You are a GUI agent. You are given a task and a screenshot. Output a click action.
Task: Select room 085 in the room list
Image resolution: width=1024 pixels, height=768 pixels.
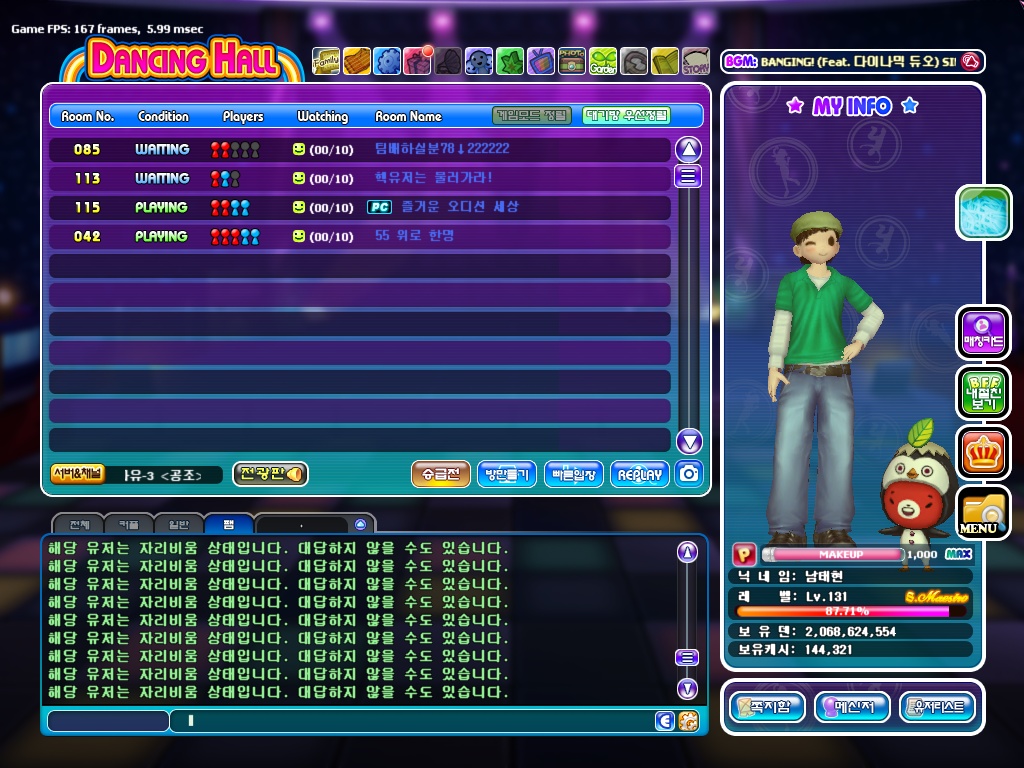pyautogui.click(x=360, y=149)
